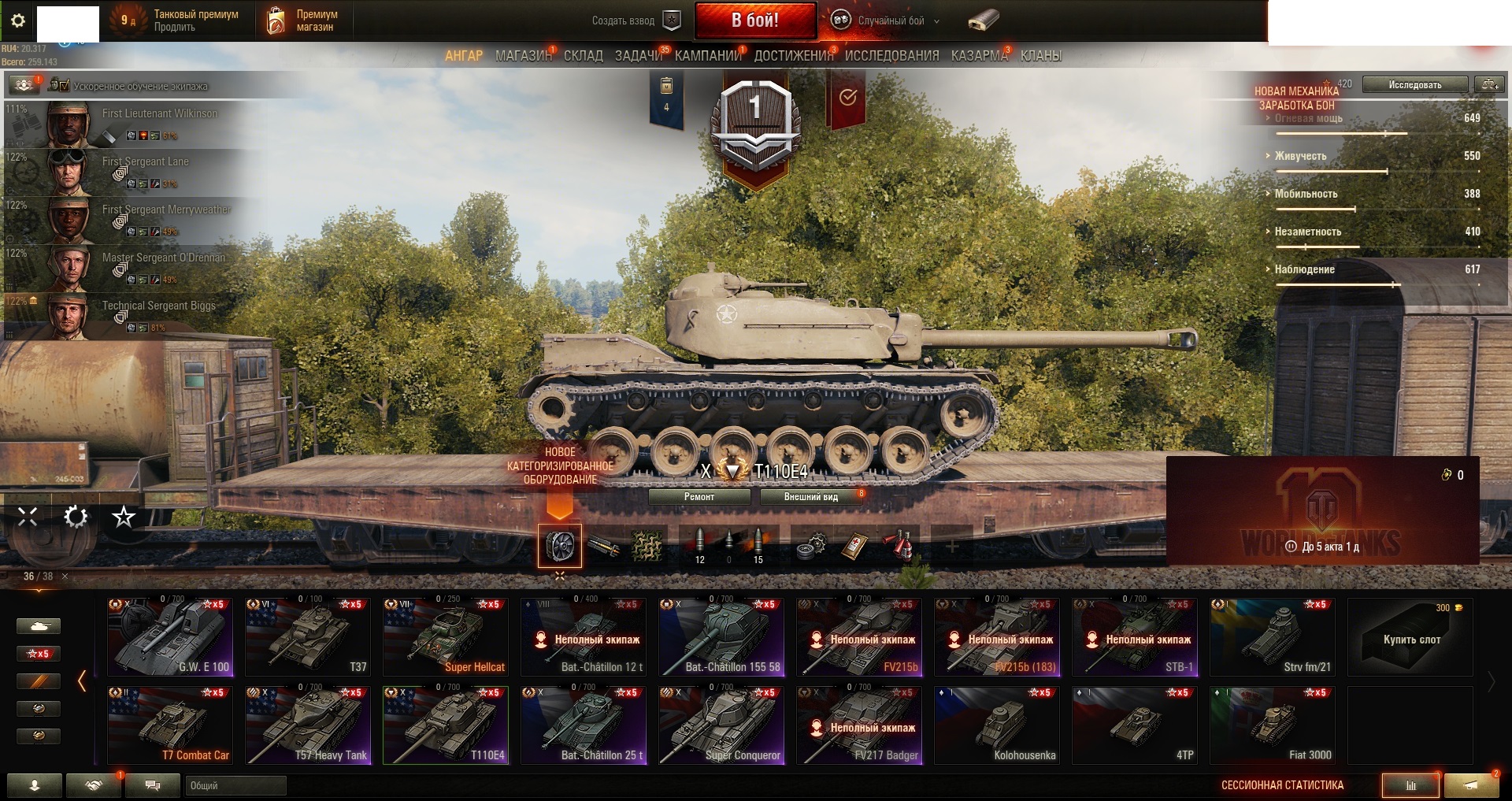This screenshot has width=1512, height=801.
Task: Select the Super Conqueror tank in carousel
Action: click(721, 725)
